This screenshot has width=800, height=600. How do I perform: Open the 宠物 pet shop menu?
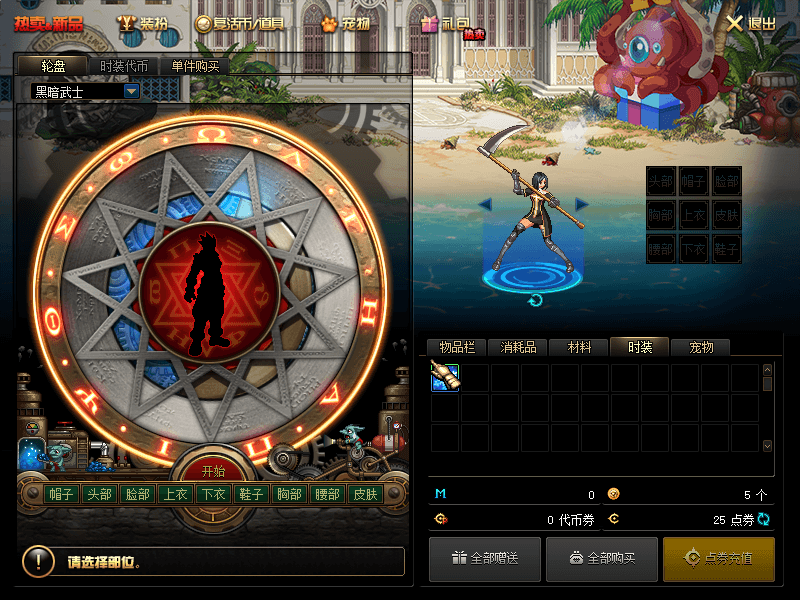344,23
